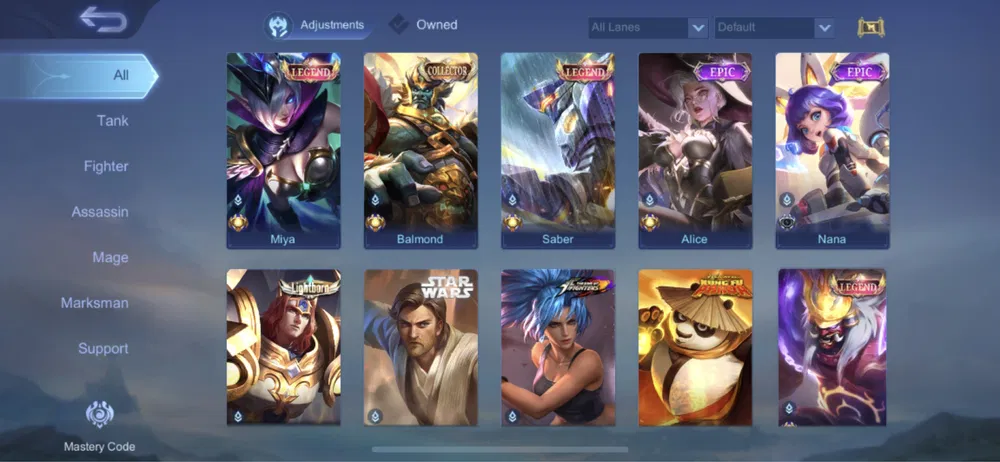Choose the Balmond hero card
This screenshot has width=1000, height=462.
pyautogui.click(x=420, y=150)
